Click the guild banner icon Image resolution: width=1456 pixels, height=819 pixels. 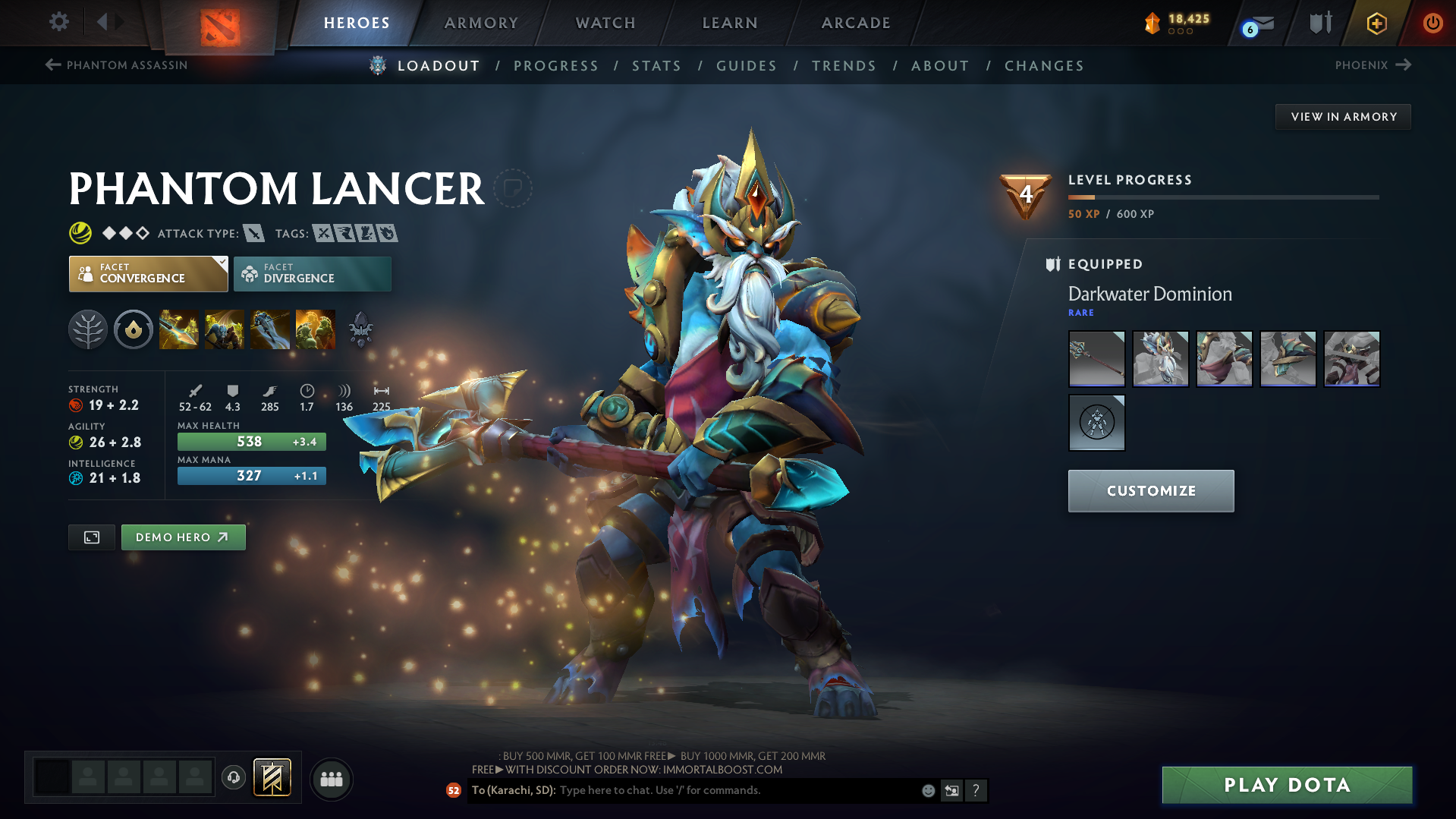click(x=272, y=777)
